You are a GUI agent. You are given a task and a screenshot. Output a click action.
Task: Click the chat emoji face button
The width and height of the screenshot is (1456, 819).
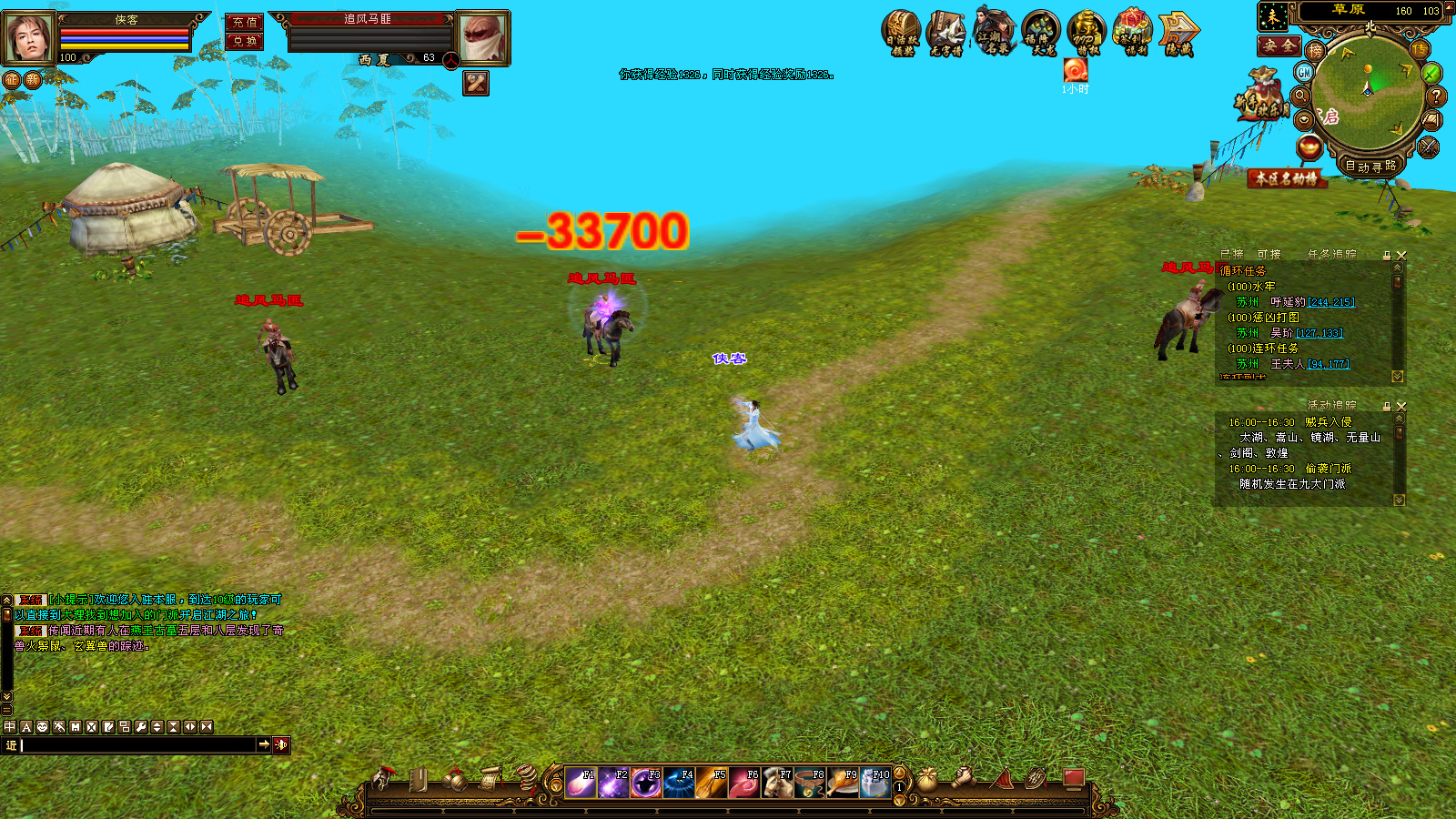tap(42, 727)
